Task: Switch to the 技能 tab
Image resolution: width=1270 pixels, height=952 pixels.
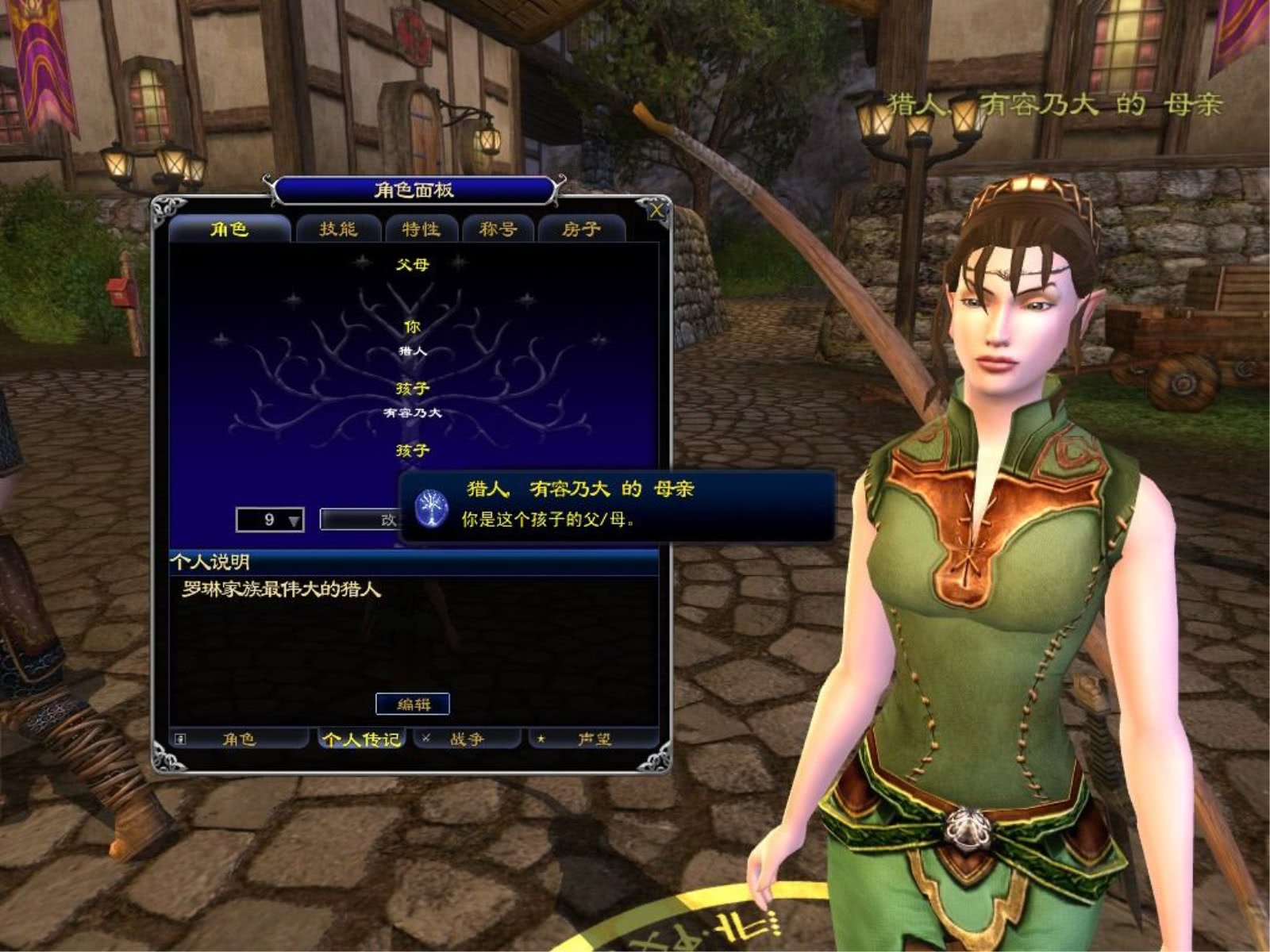Action: pyautogui.click(x=338, y=229)
